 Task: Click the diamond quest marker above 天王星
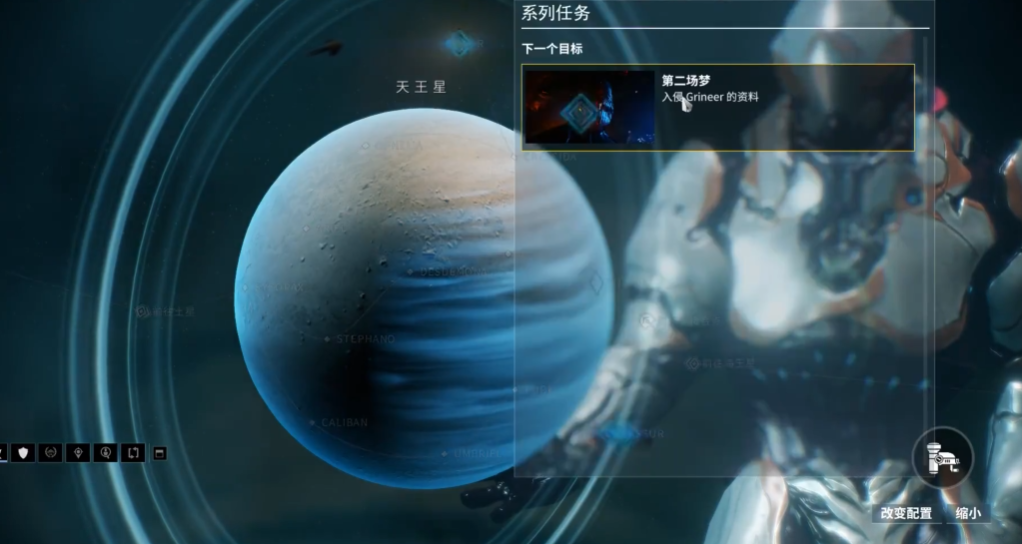point(459,43)
